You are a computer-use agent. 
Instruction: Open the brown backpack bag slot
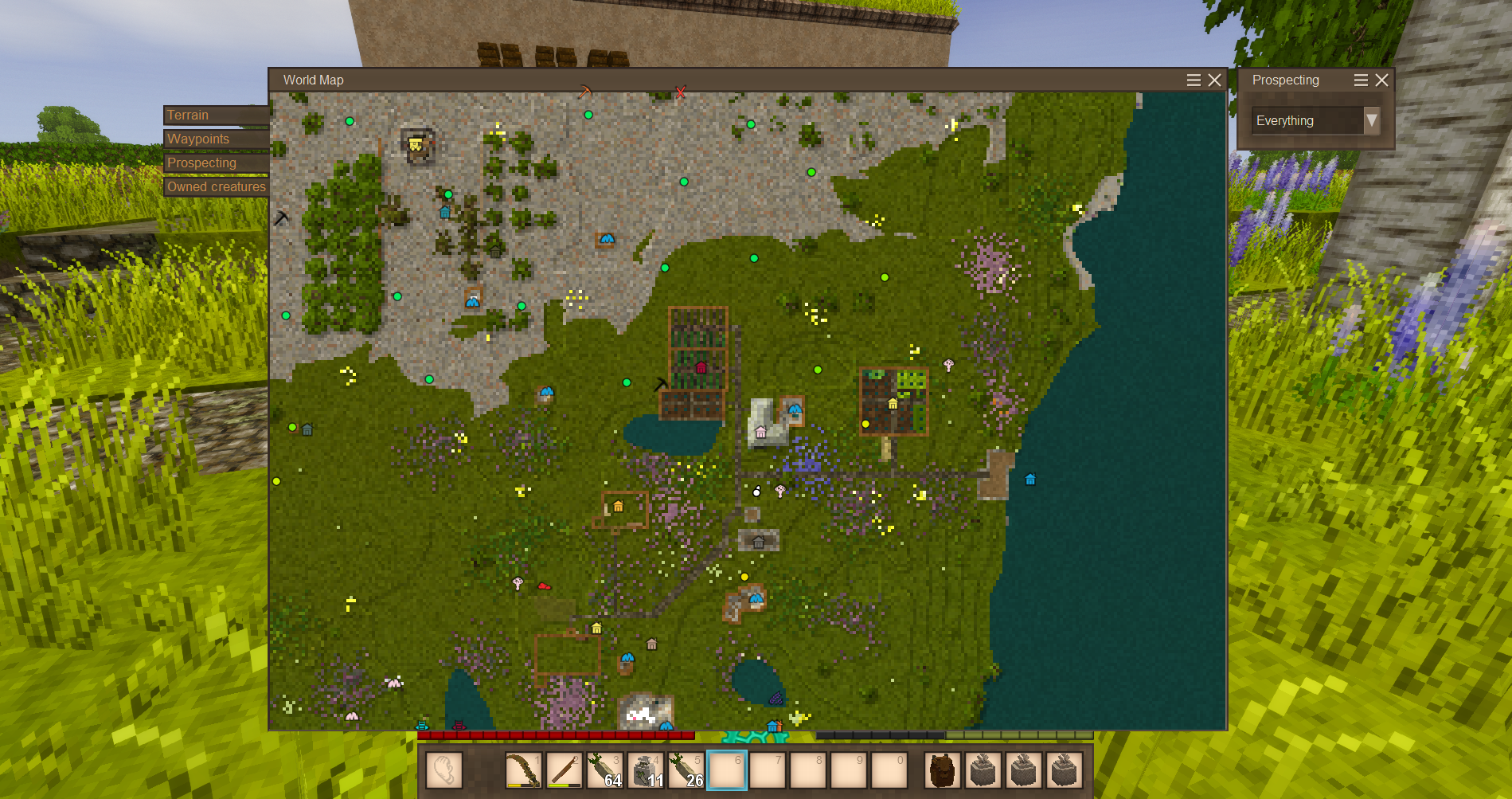[x=942, y=770]
